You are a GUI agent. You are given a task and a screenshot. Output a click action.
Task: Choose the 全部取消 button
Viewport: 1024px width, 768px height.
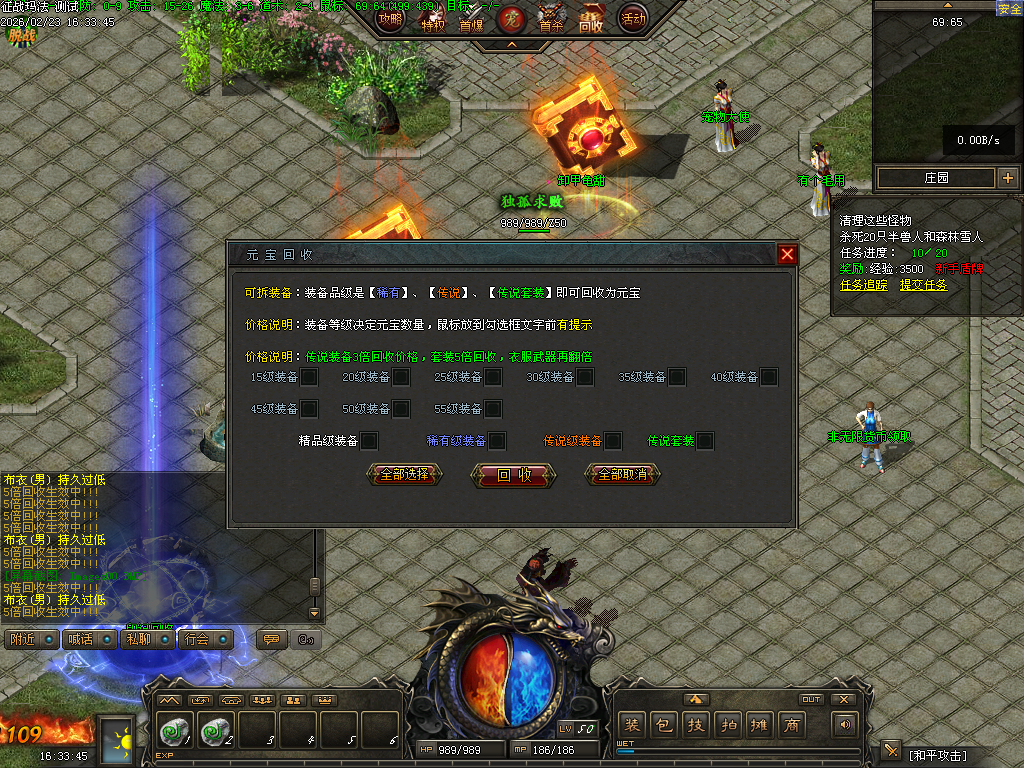pos(622,475)
